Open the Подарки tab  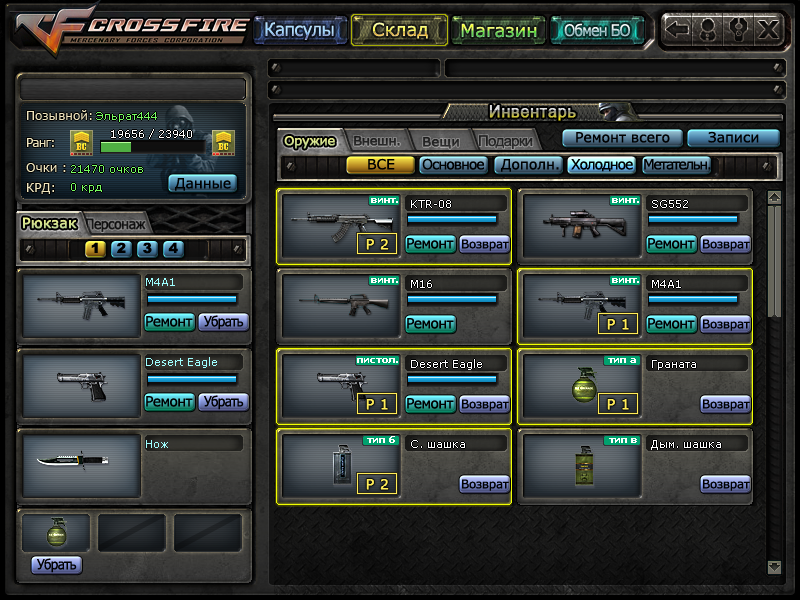[505, 141]
